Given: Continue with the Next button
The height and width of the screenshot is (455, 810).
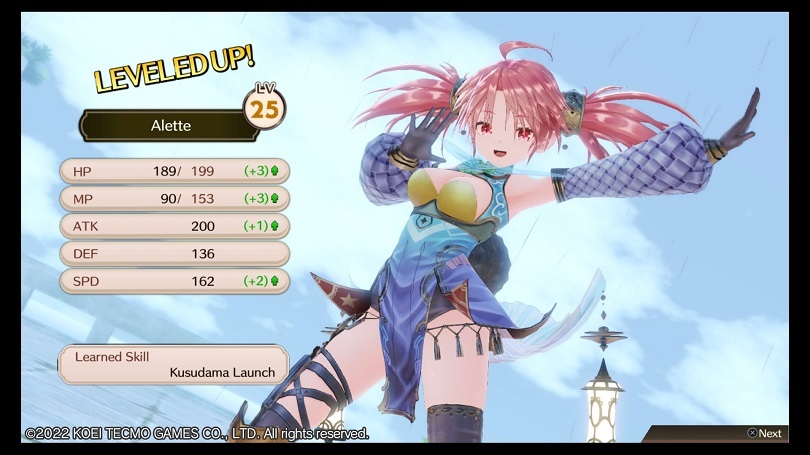Looking at the screenshot, I should (x=764, y=433).
